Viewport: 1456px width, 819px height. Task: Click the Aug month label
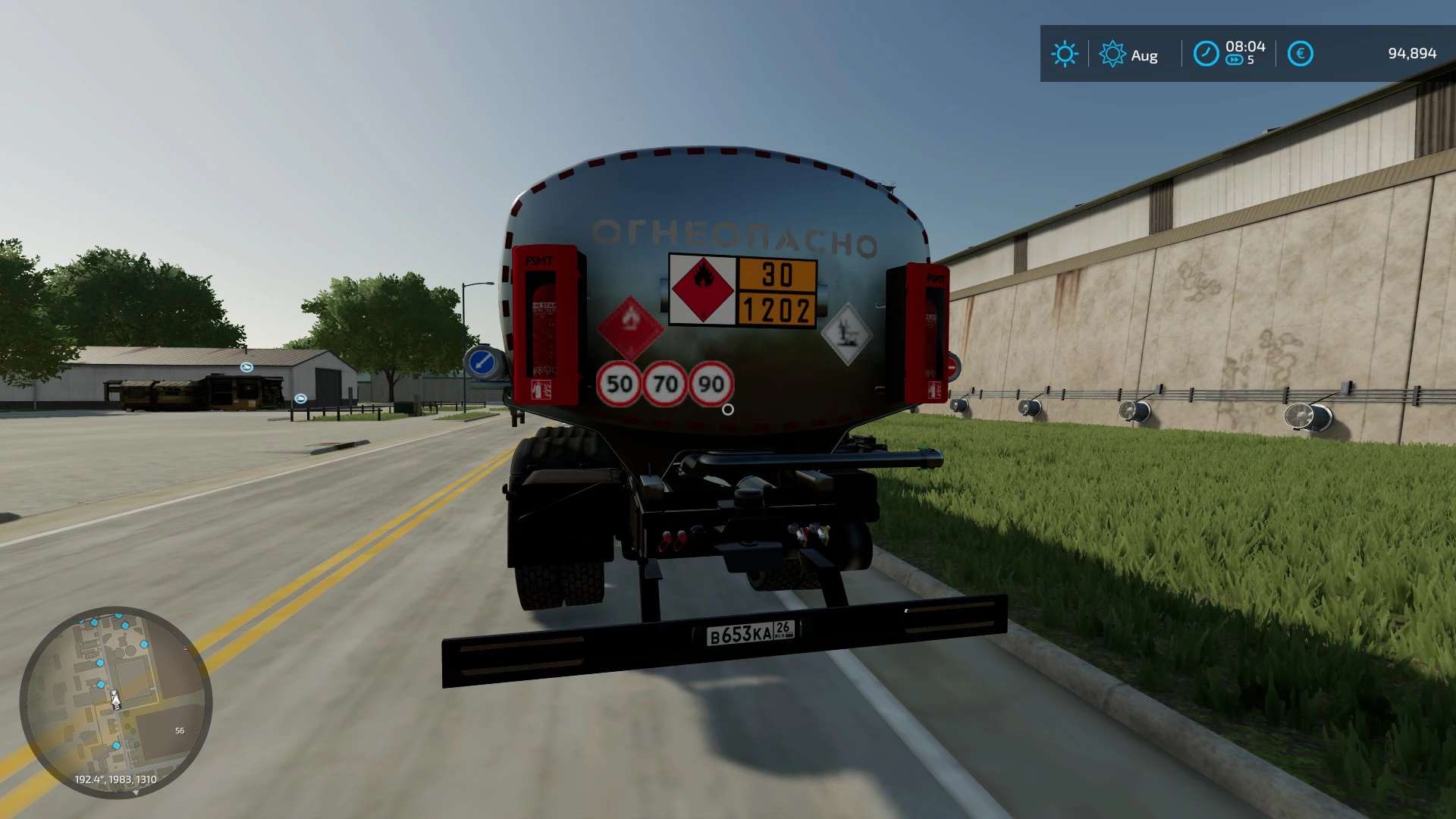click(x=1145, y=54)
